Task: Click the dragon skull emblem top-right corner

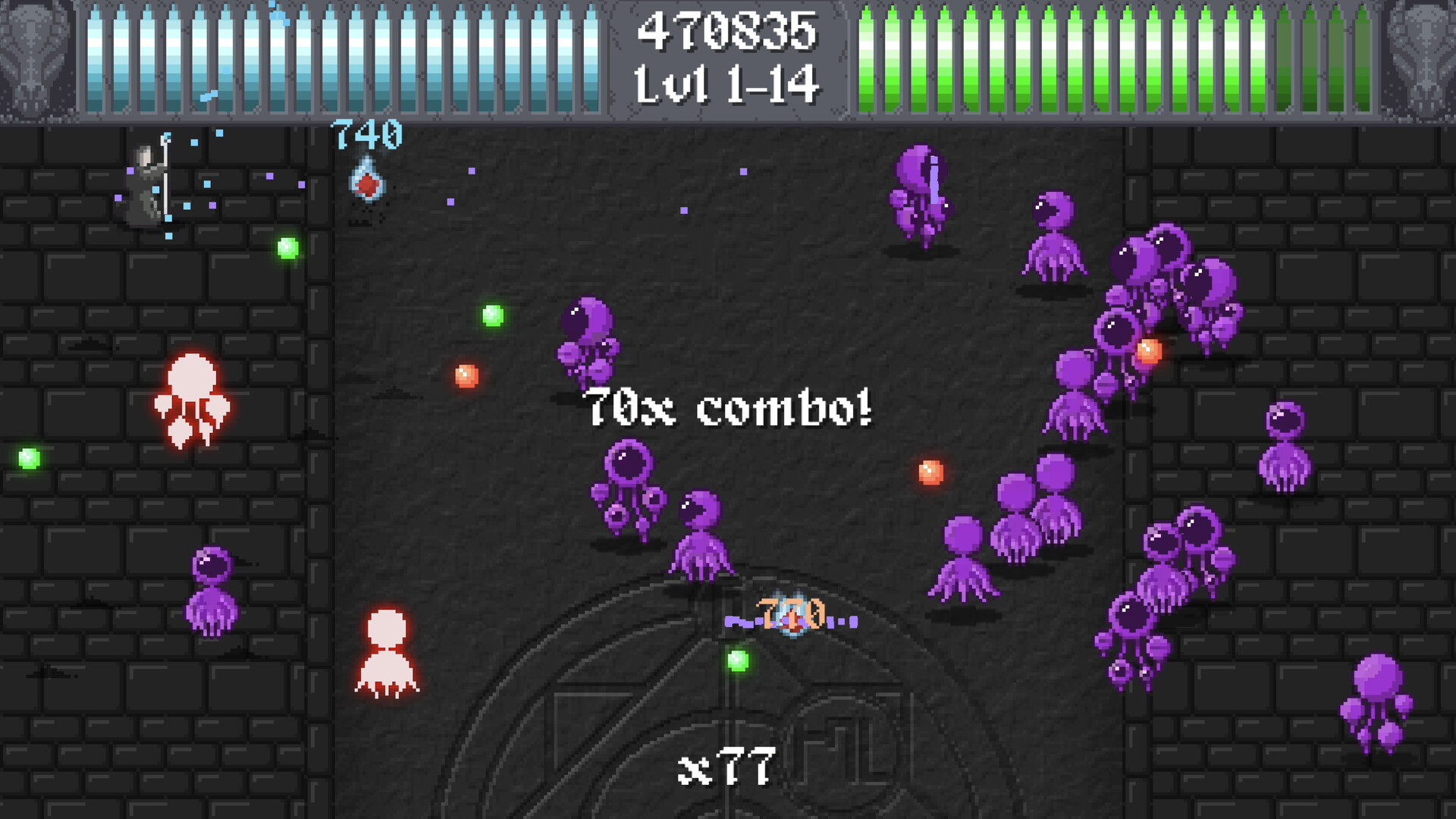Action: (1426, 57)
